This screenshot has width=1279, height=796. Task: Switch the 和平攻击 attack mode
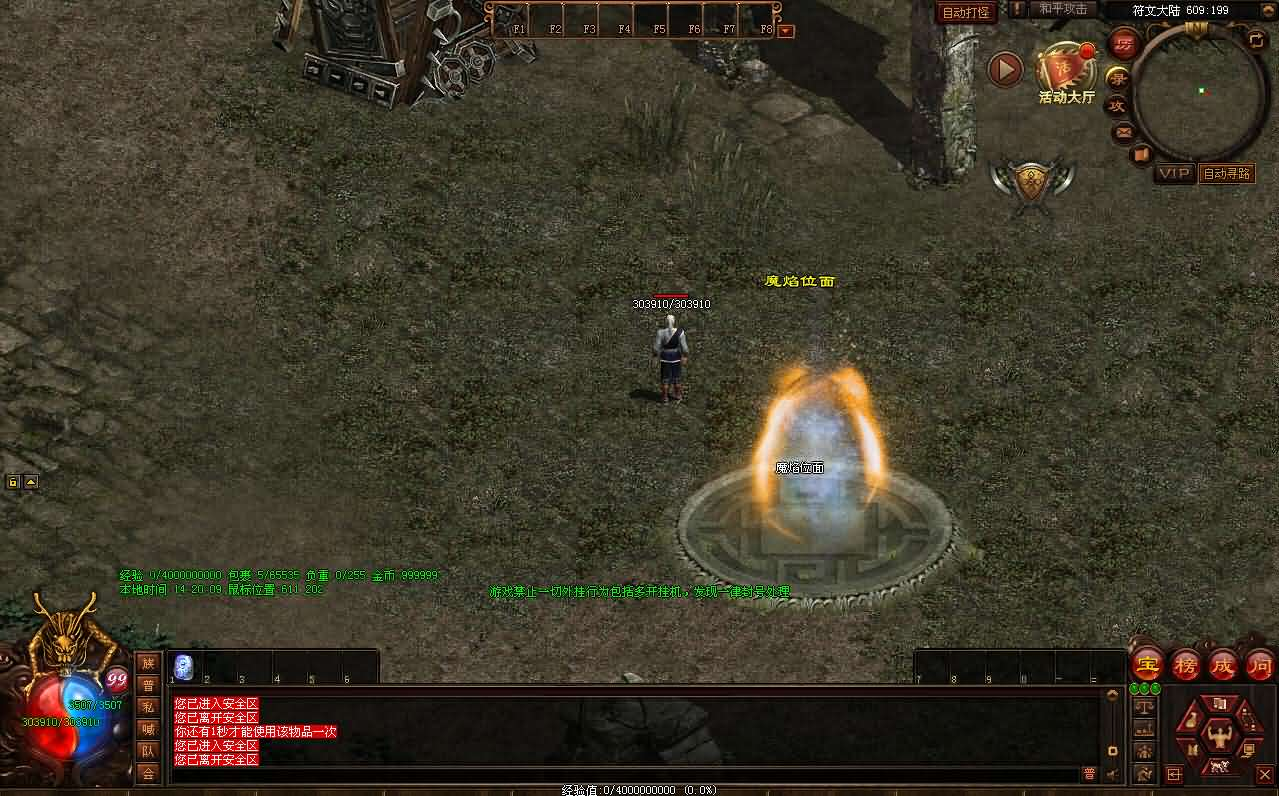[x=1064, y=9]
